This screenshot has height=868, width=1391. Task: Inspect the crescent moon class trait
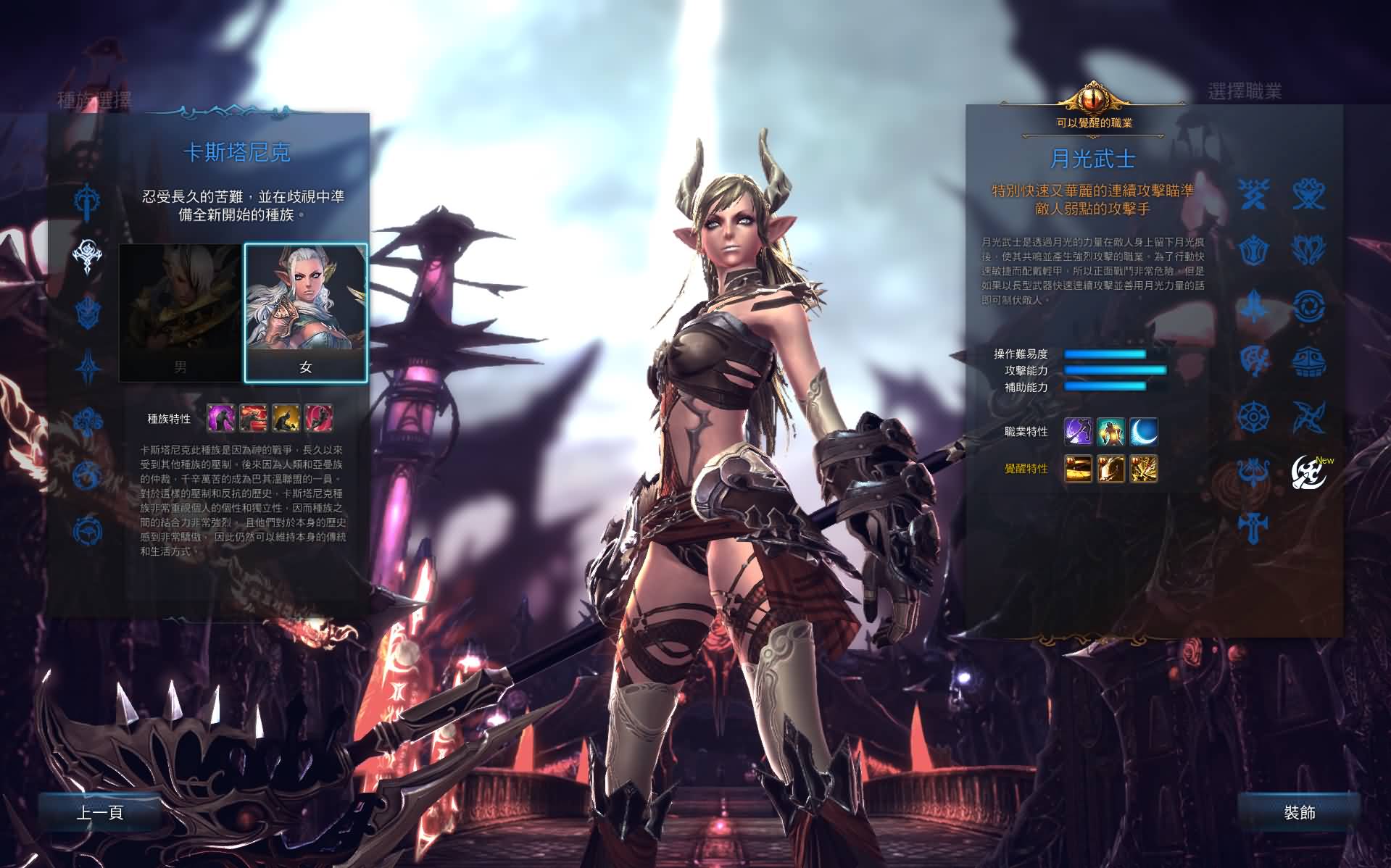1143,432
